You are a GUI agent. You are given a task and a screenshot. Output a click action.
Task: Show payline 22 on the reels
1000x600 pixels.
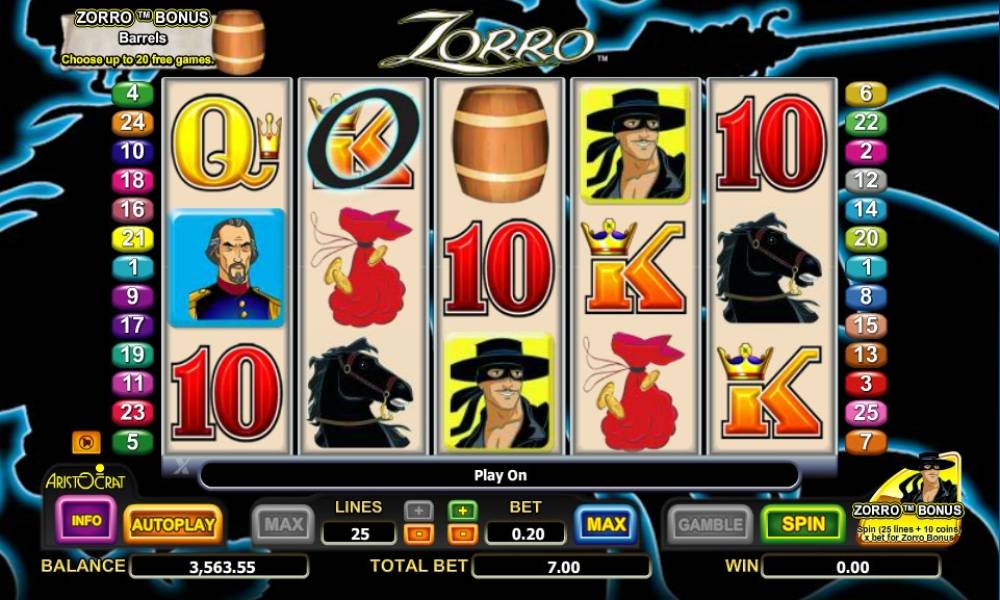click(866, 124)
